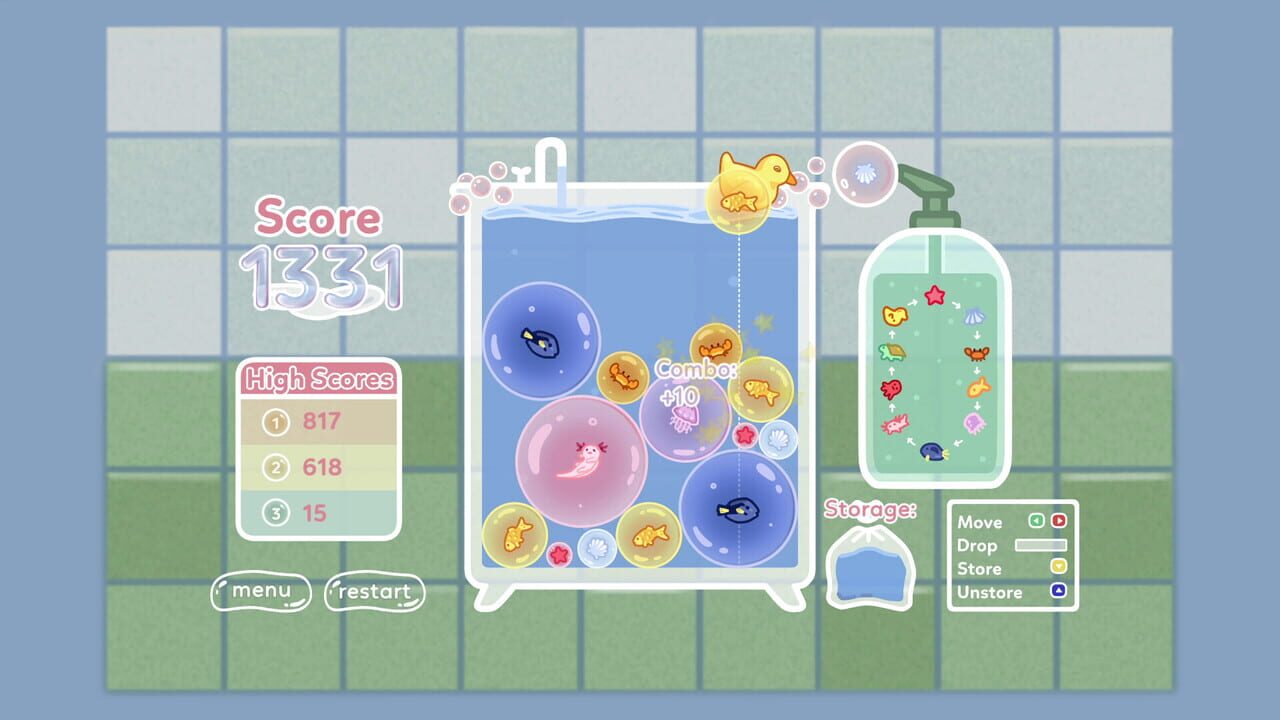Click the yellow Store down-arrow icon
Screen dimensions: 1280x720
coord(1059,568)
